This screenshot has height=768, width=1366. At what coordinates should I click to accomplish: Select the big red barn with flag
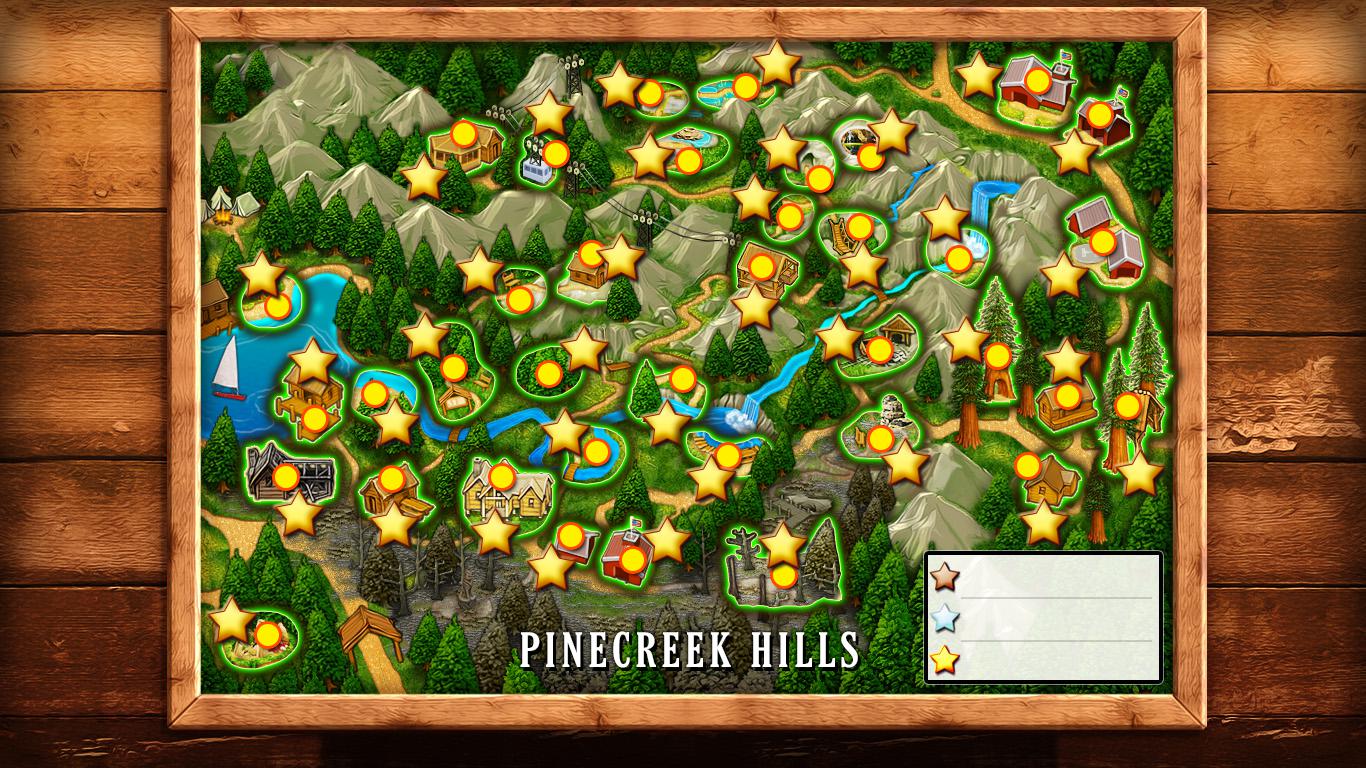point(1038,80)
